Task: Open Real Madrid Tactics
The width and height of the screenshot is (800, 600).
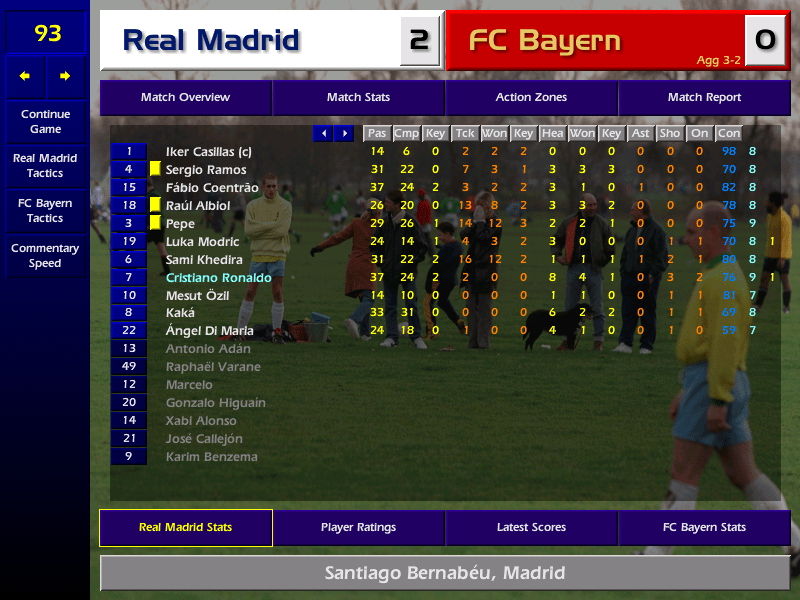Action: pyautogui.click(x=45, y=166)
